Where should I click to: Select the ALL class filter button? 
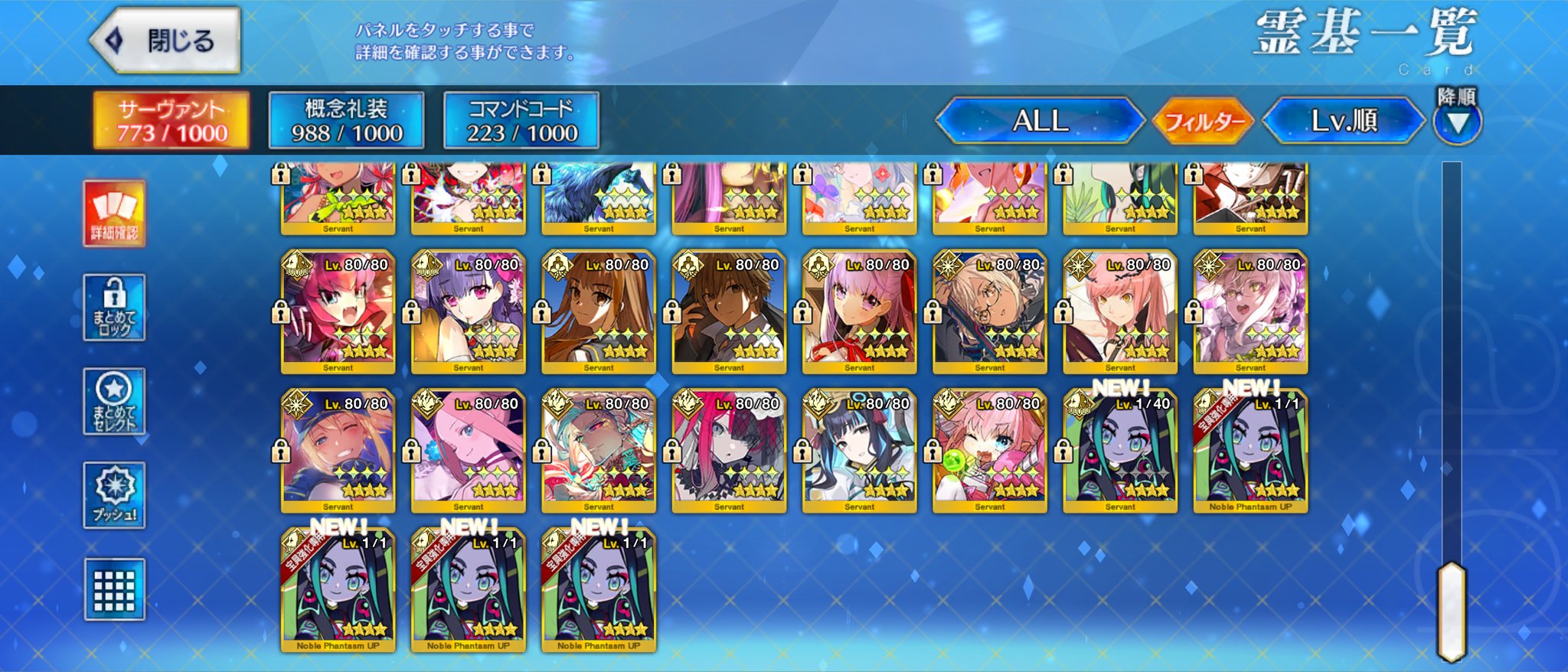click(x=1039, y=120)
